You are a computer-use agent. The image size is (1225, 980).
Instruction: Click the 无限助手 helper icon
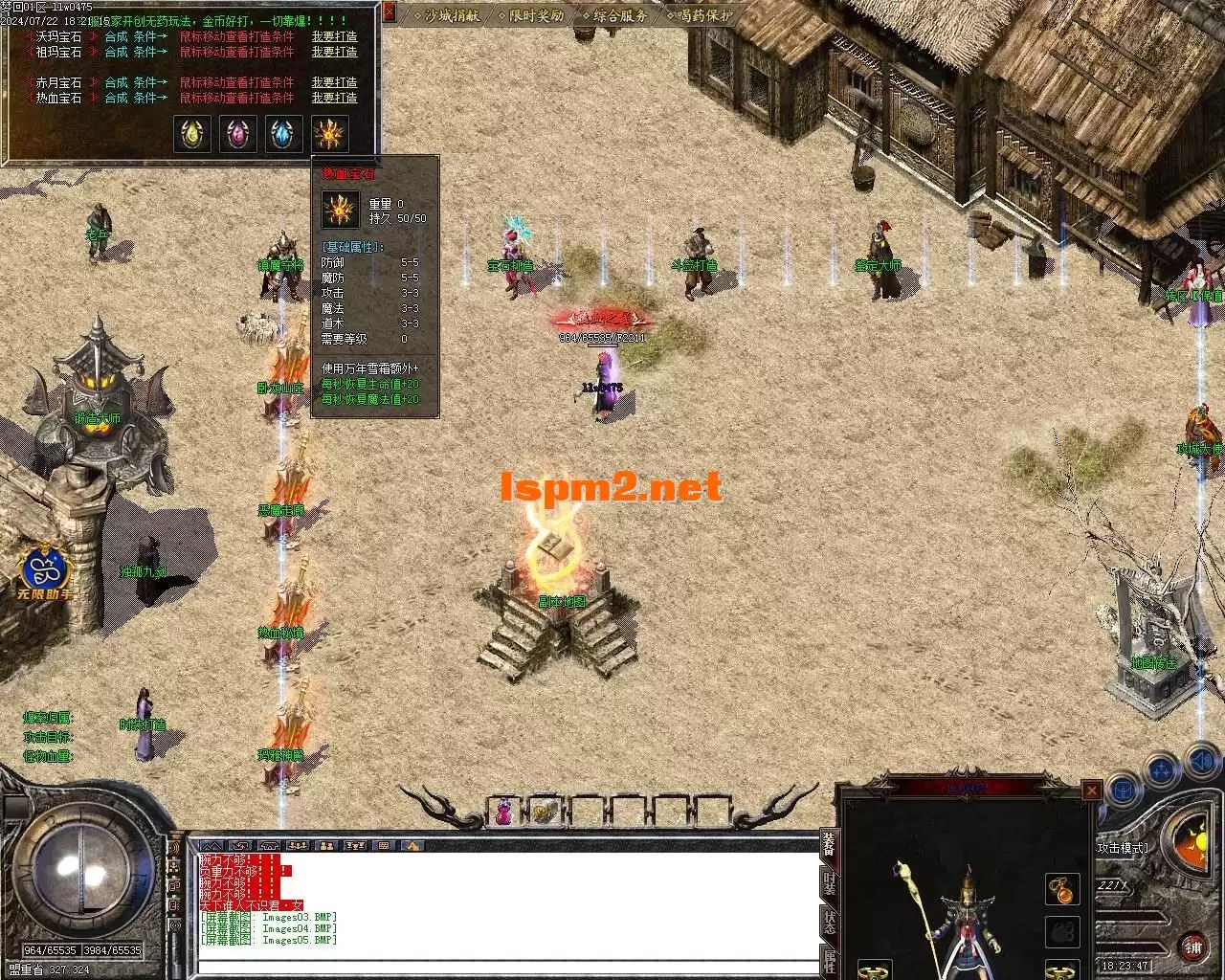click(x=46, y=572)
